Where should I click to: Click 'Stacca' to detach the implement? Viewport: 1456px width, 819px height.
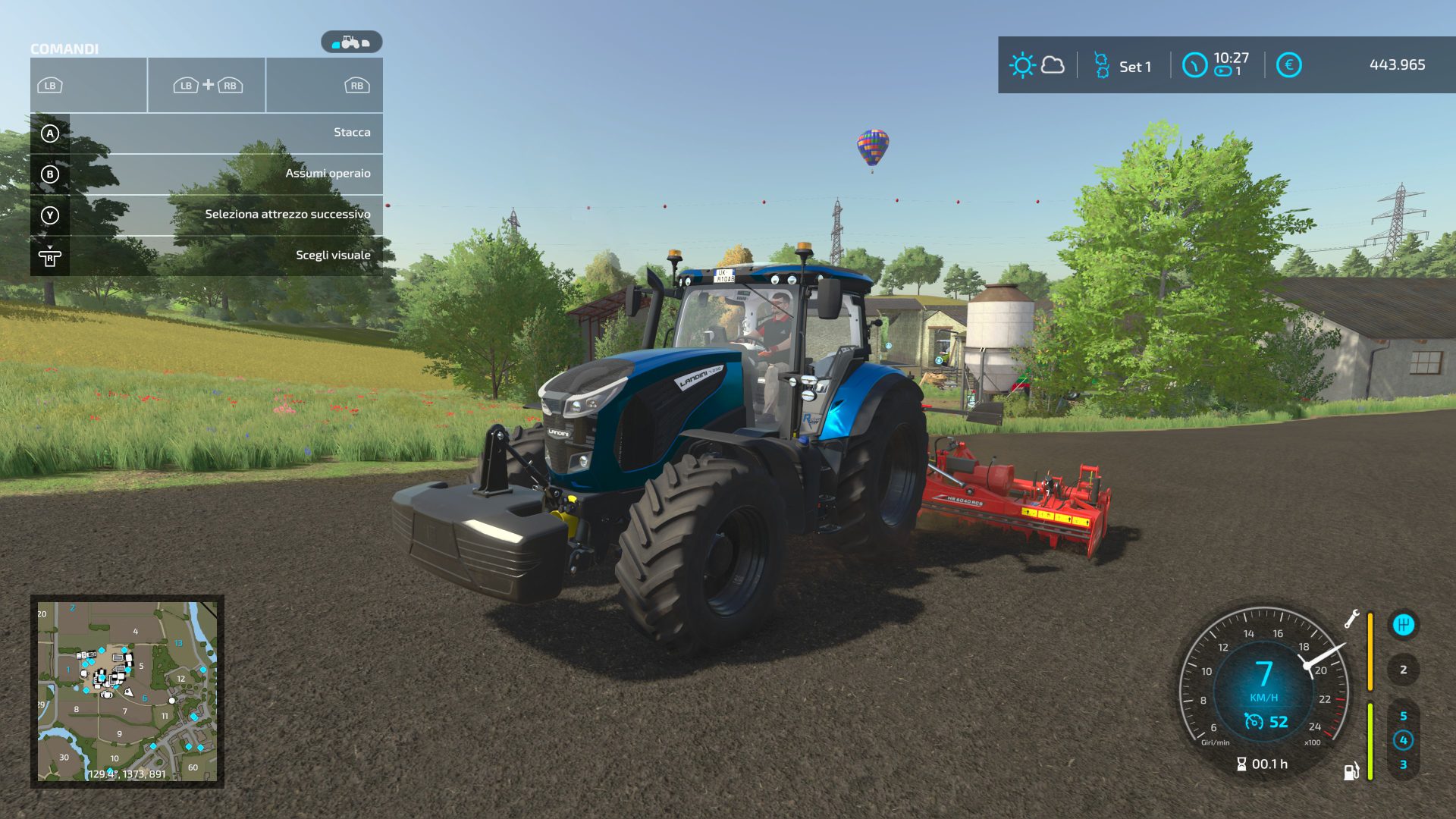350,132
